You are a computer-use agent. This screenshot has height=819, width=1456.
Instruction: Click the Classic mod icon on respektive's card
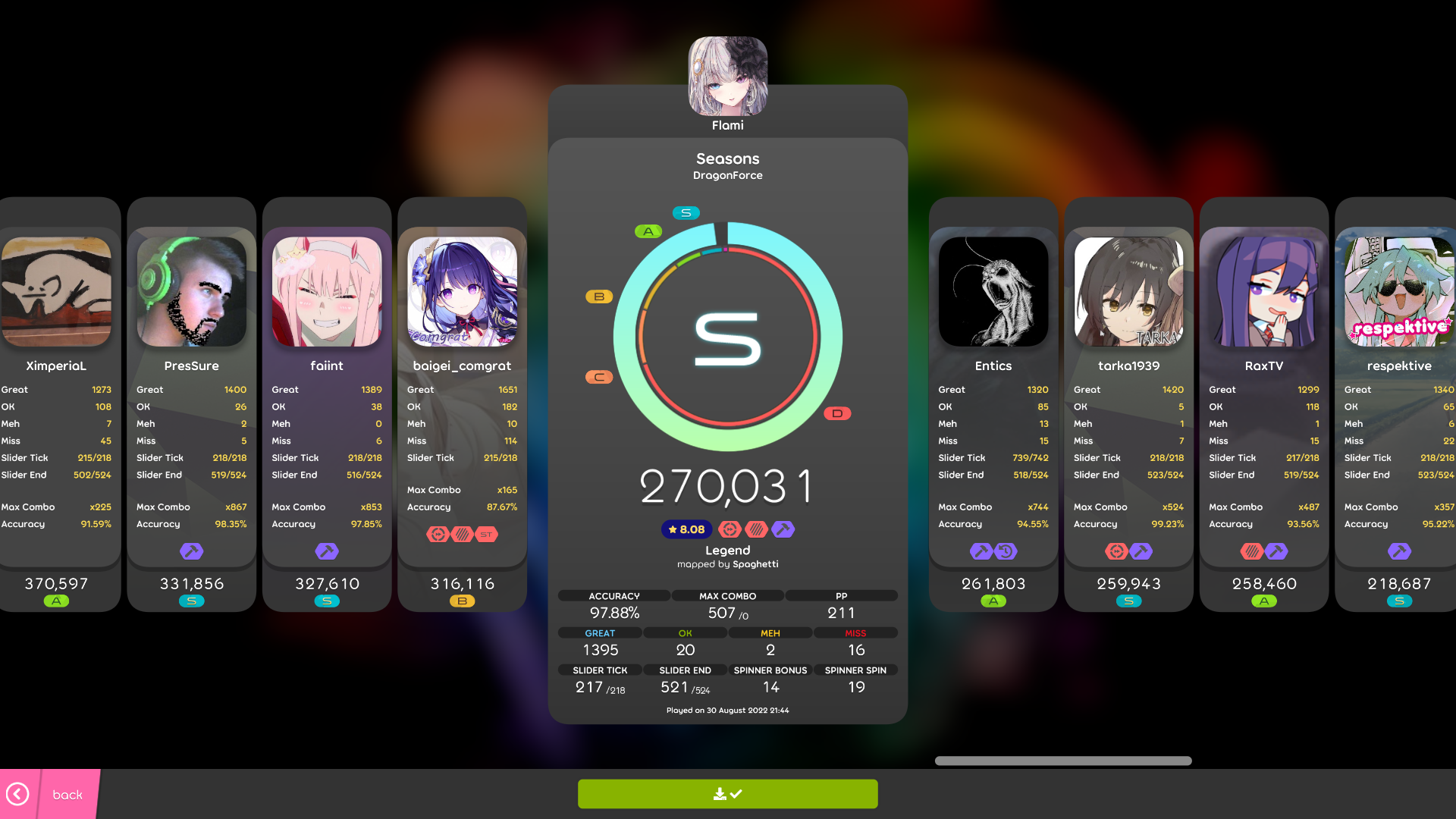1399,551
